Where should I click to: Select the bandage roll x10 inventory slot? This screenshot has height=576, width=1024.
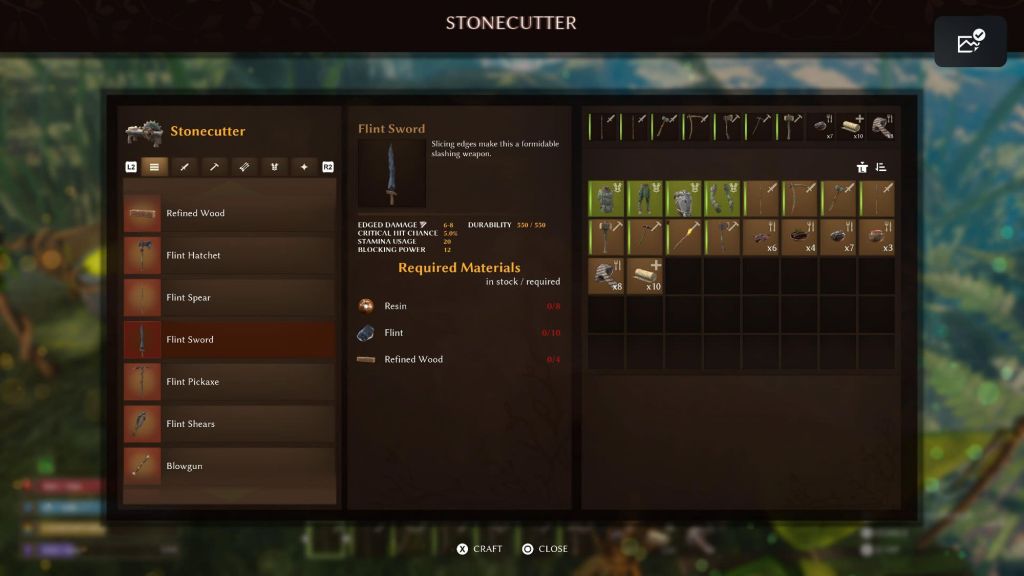point(645,275)
